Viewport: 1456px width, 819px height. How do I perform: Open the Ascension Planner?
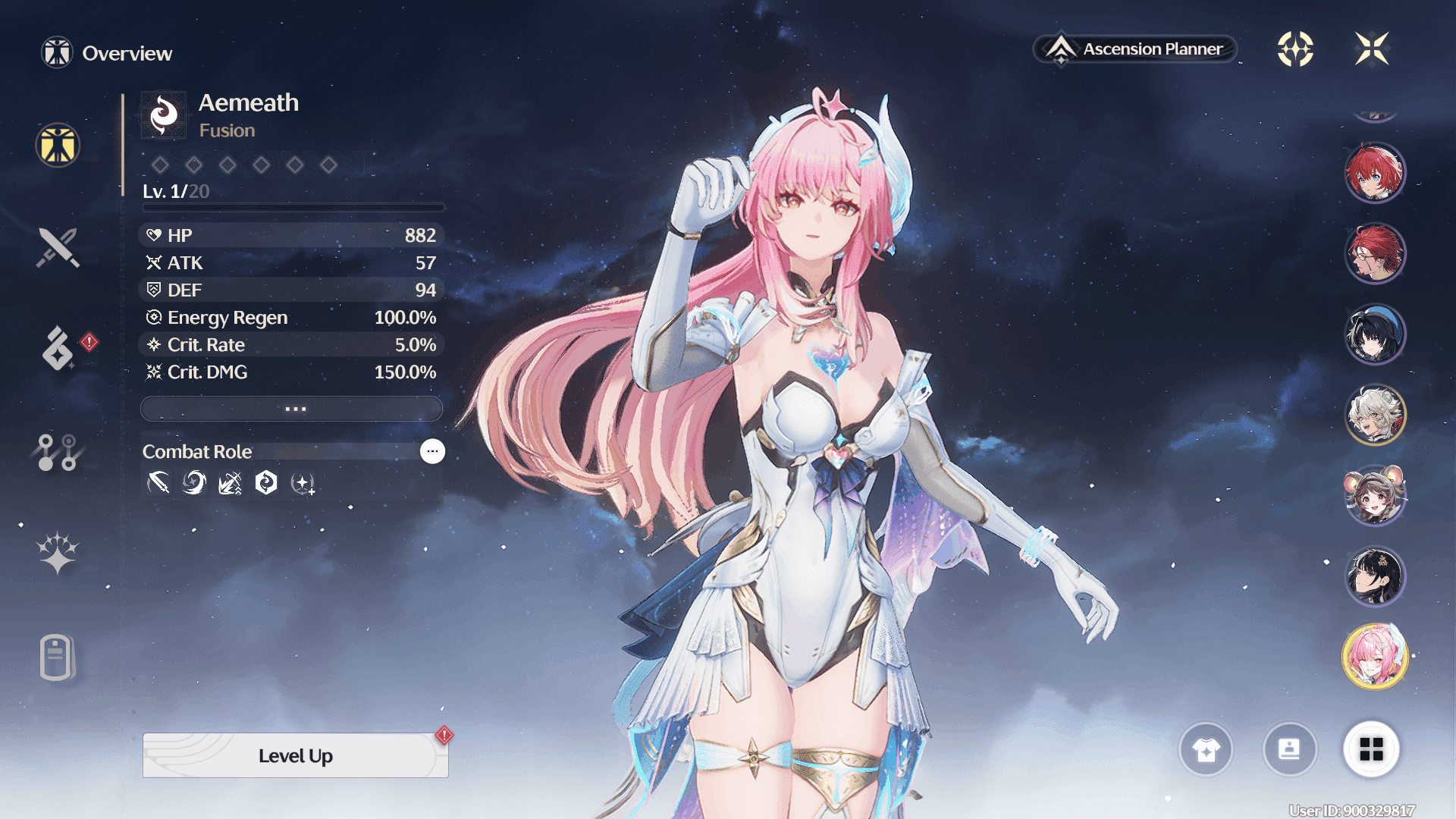(x=1135, y=49)
